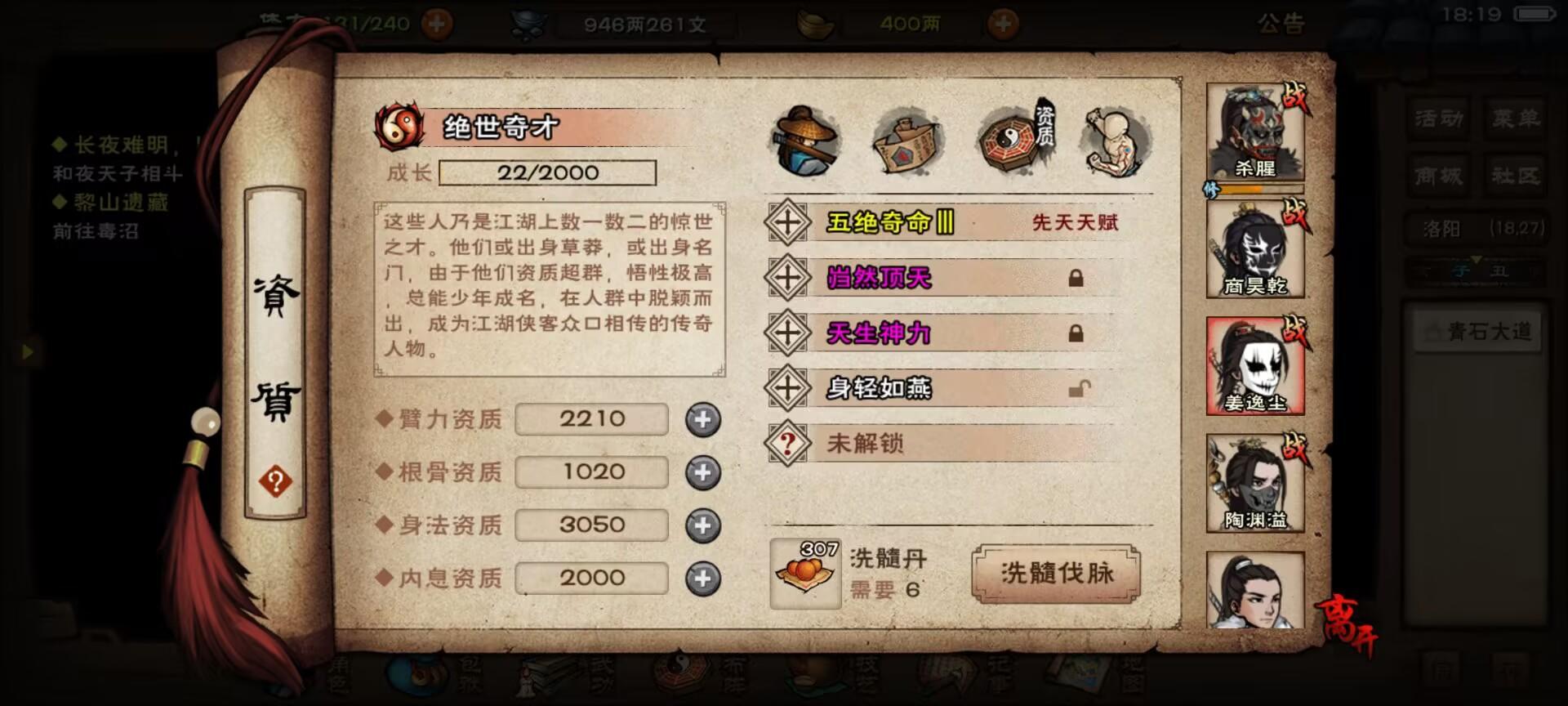Expand the 五绝奇命III talent entry
This screenshot has width=1568, height=706.
click(786, 221)
